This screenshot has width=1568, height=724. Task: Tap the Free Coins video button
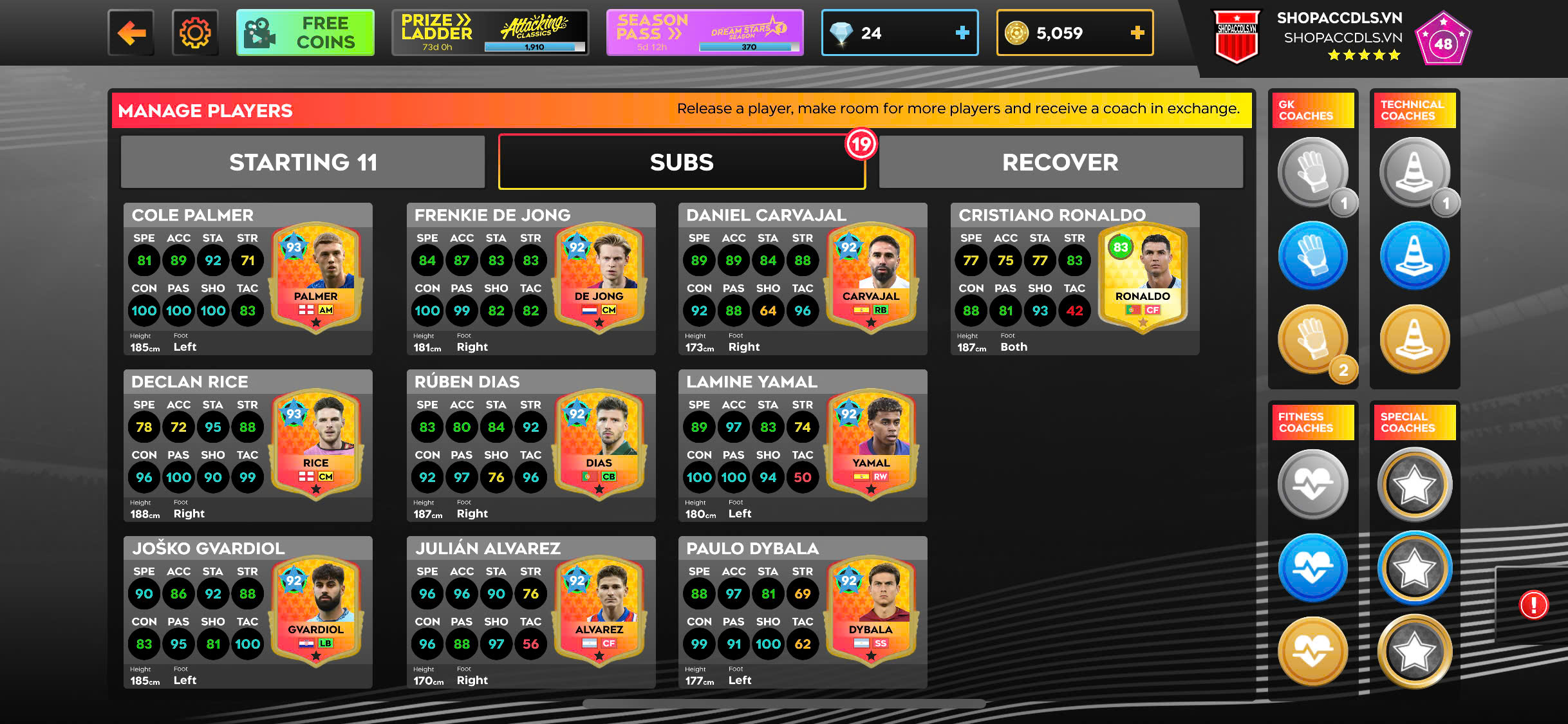coord(305,33)
